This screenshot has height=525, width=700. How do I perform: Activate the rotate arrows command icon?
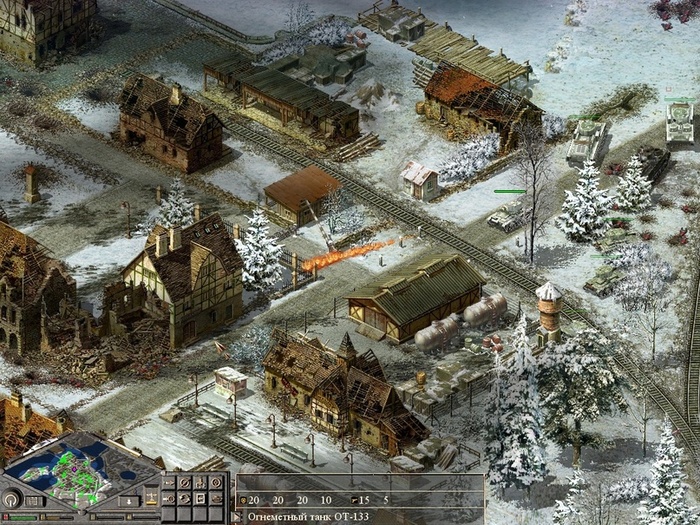[x=184, y=499]
